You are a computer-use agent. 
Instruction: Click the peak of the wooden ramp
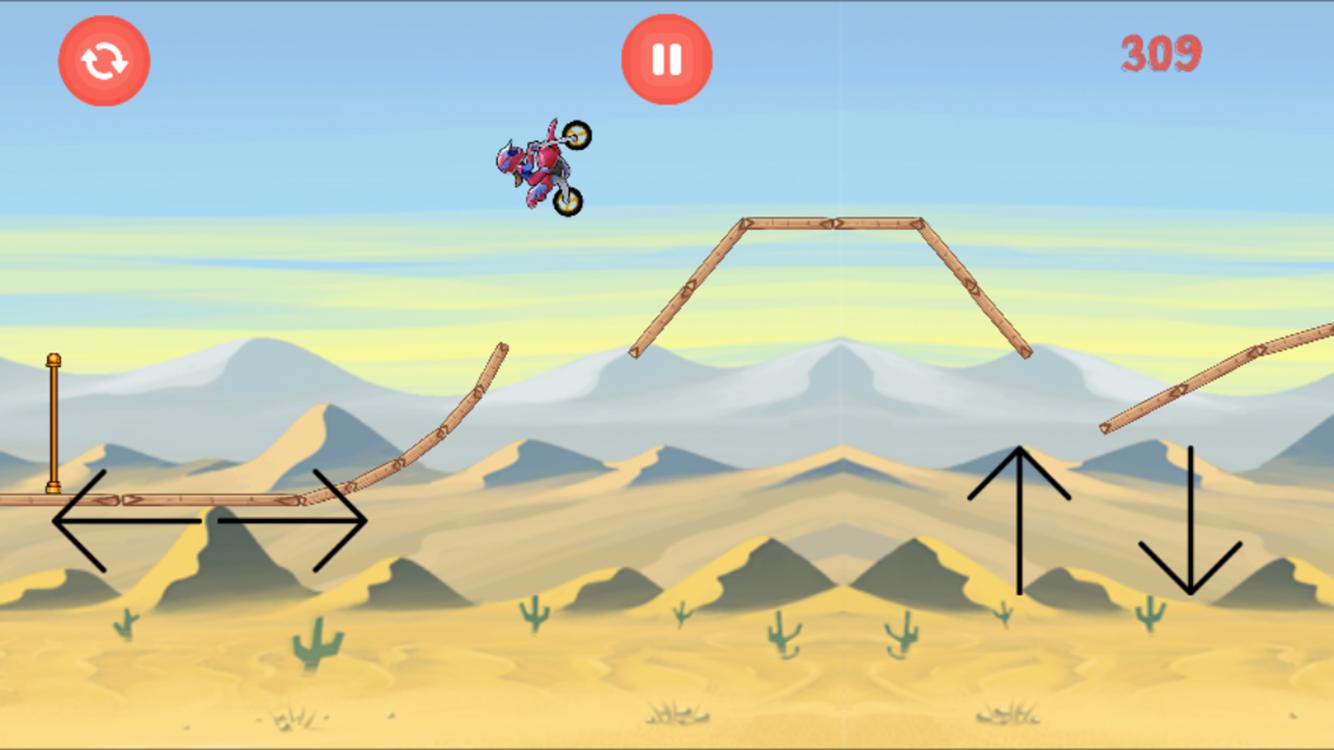pyautogui.click(x=830, y=222)
